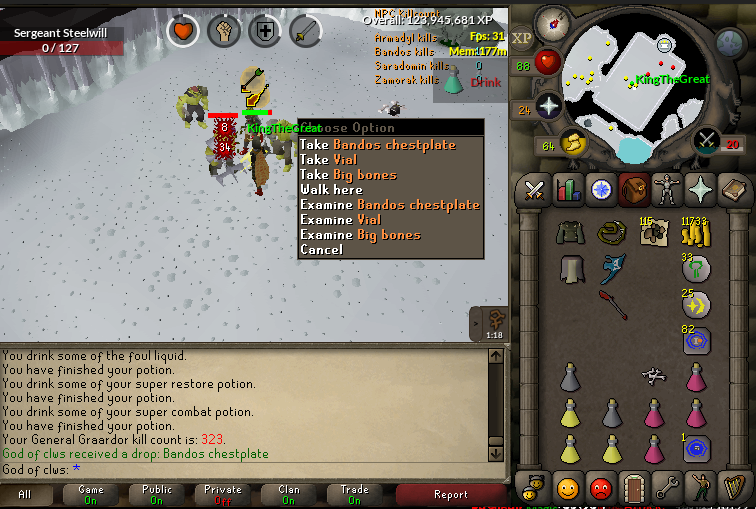
Task: Open the Magic spellbook tab
Action: (x=733, y=189)
